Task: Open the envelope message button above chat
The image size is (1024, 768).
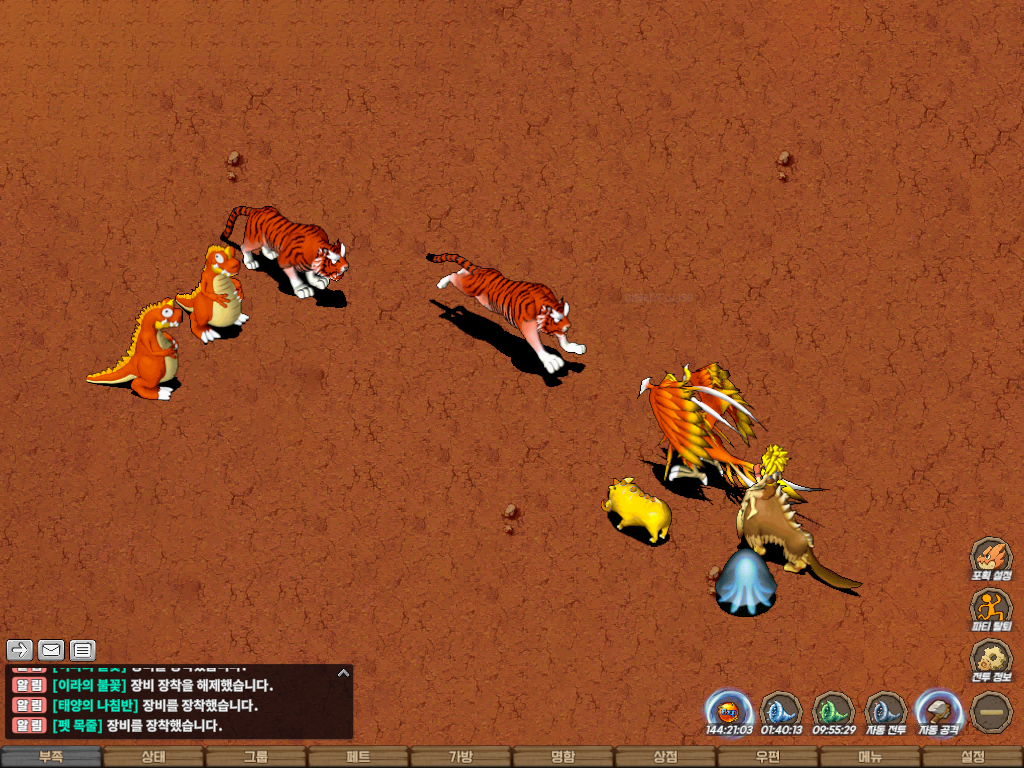Action: coord(51,650)
